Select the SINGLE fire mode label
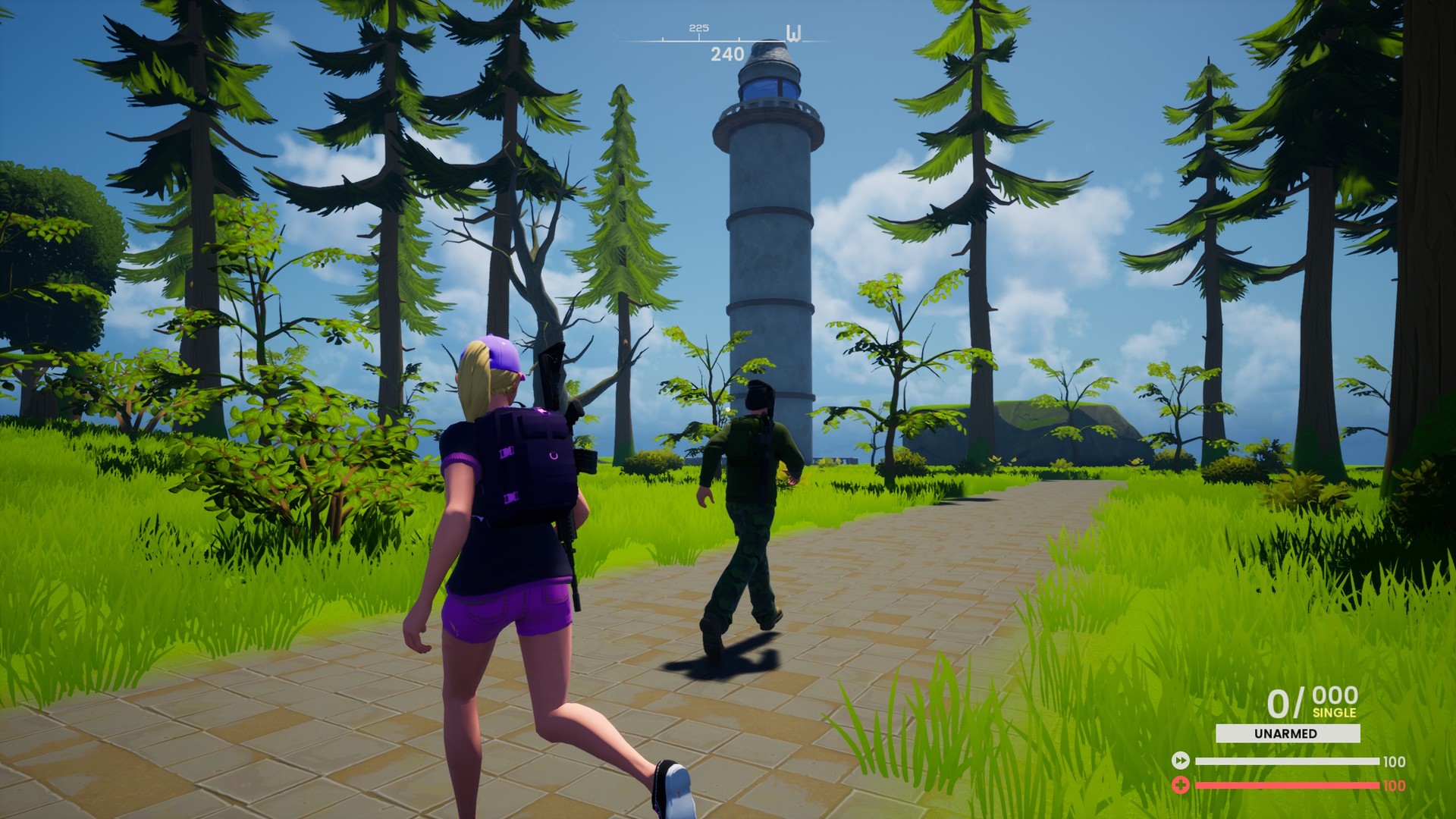The image size is (1456, 819). (x=1335, y=713)
